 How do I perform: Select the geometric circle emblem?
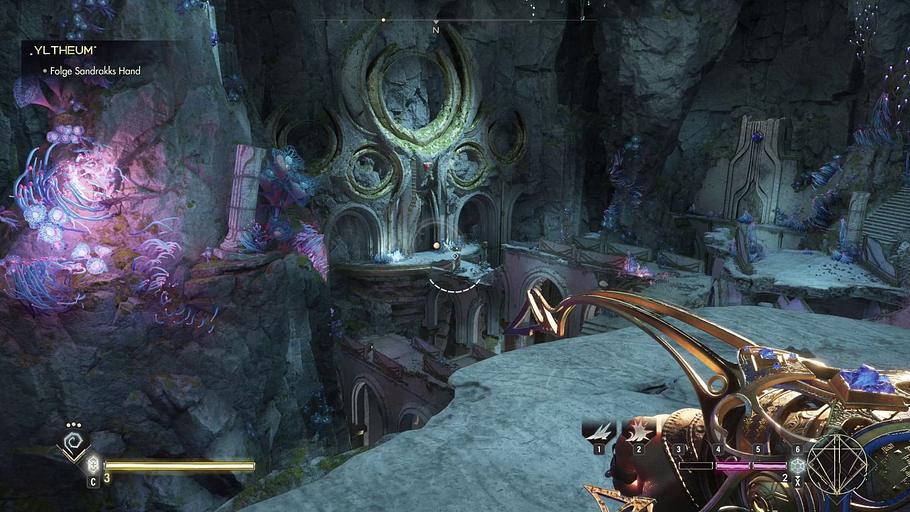coord(836,465)
